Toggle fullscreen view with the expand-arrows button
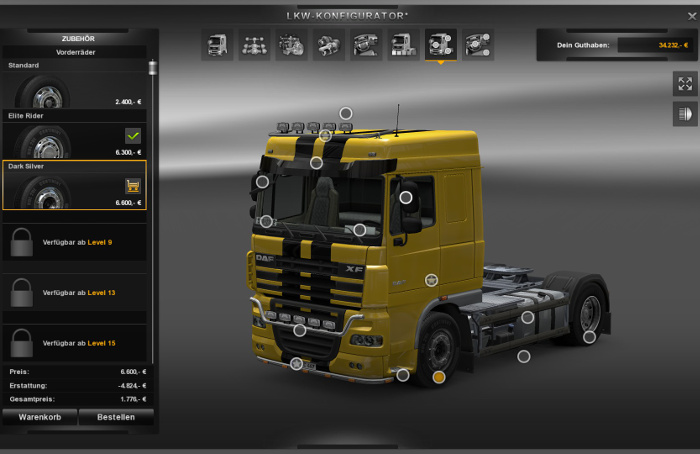Image resolution: width=700 pixels, height=454 pixels. 685,84
